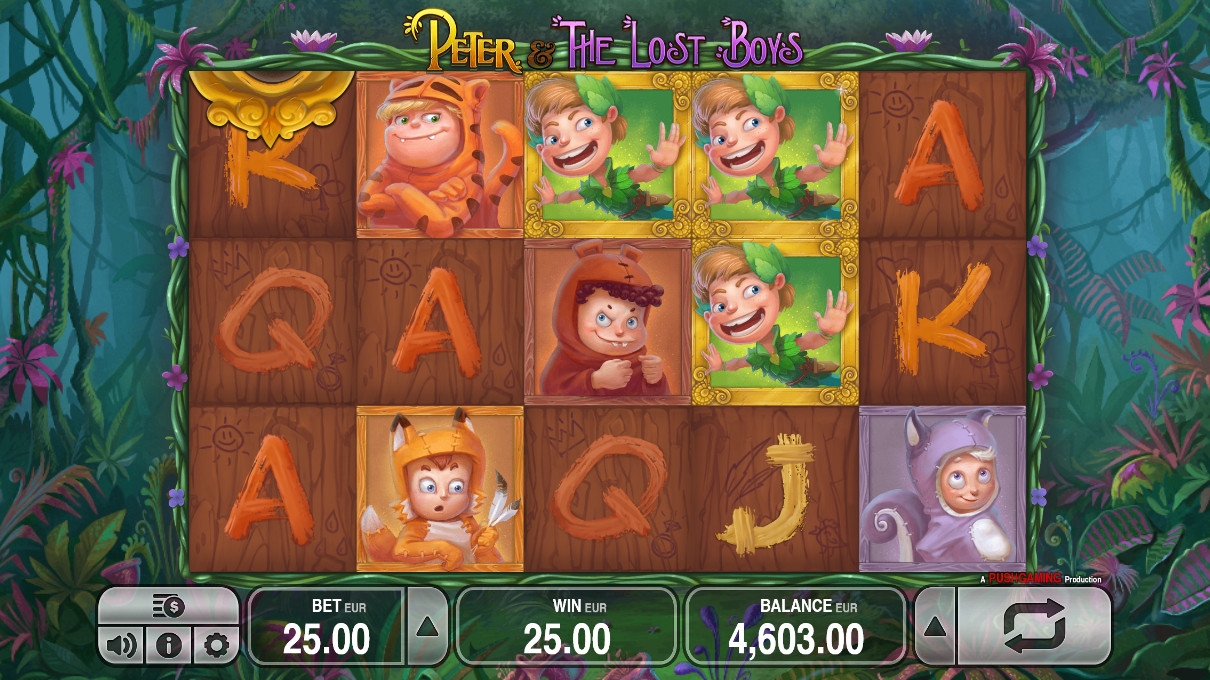The width and height of the screenshot is (1210, 680).
Task: Toggle the sound with the speaker icon
Action: coord(121,645)
